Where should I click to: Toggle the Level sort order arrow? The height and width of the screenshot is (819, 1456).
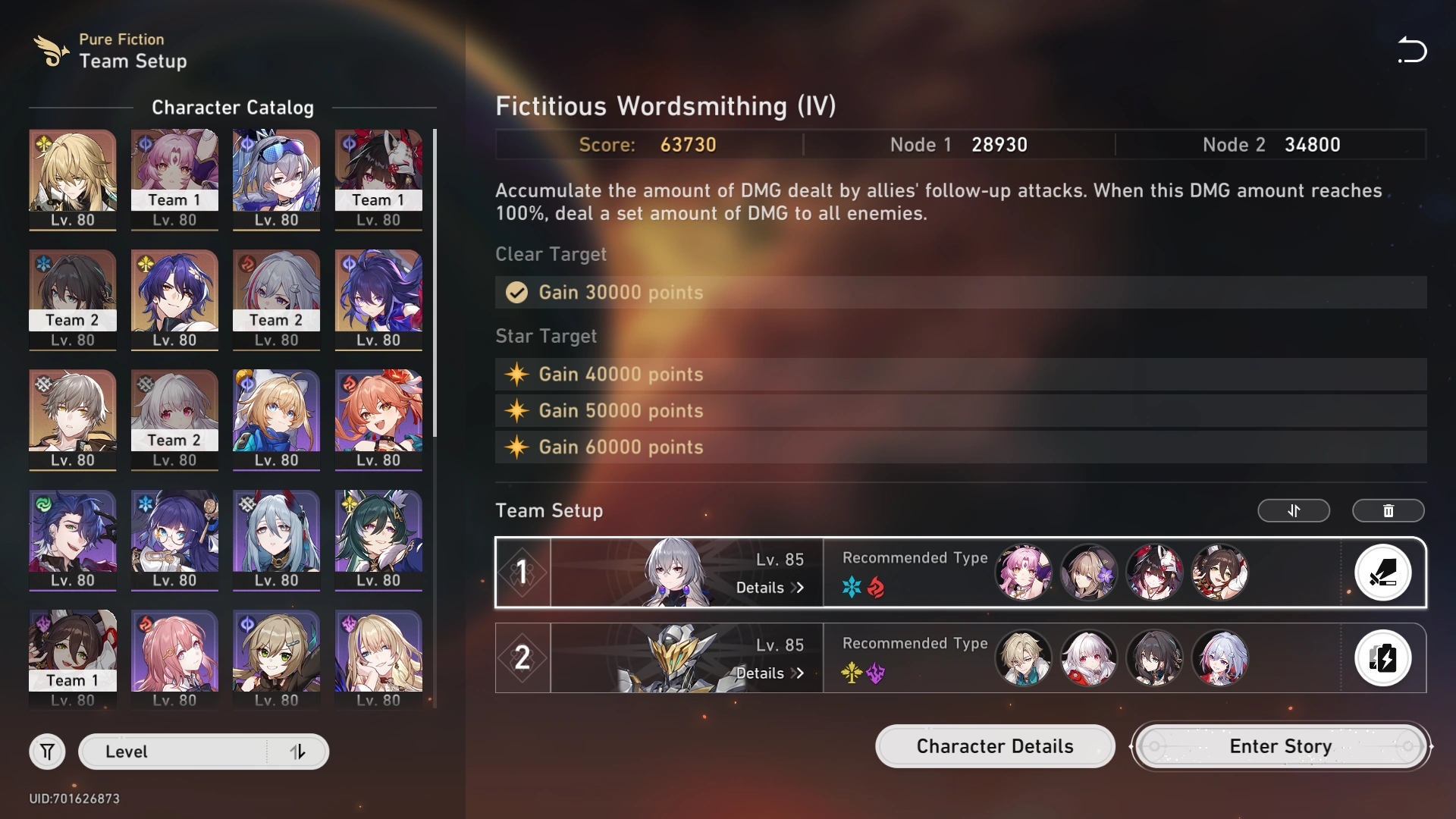298,752
